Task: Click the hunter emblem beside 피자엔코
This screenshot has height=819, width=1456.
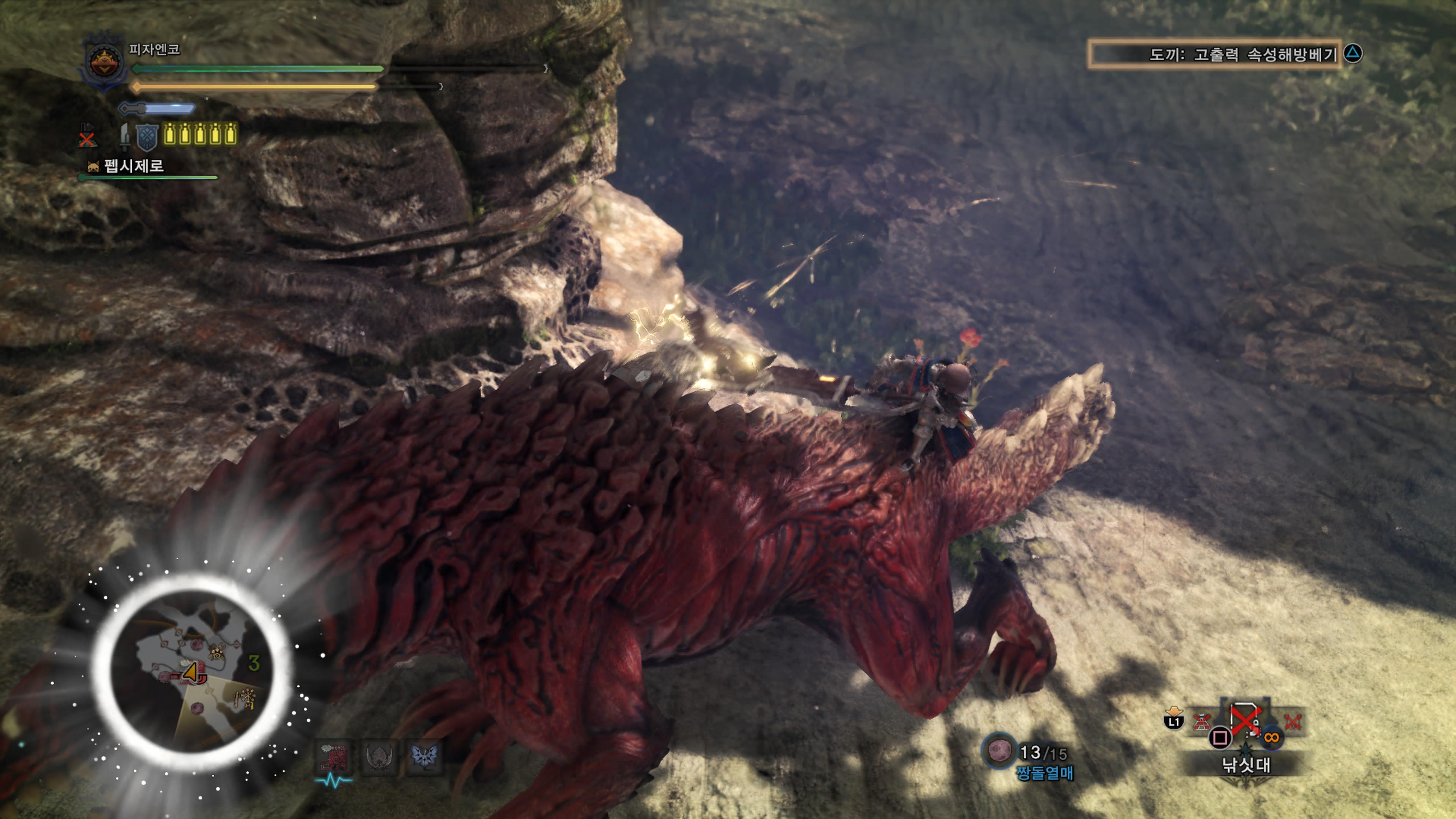Action: point(105,61)
